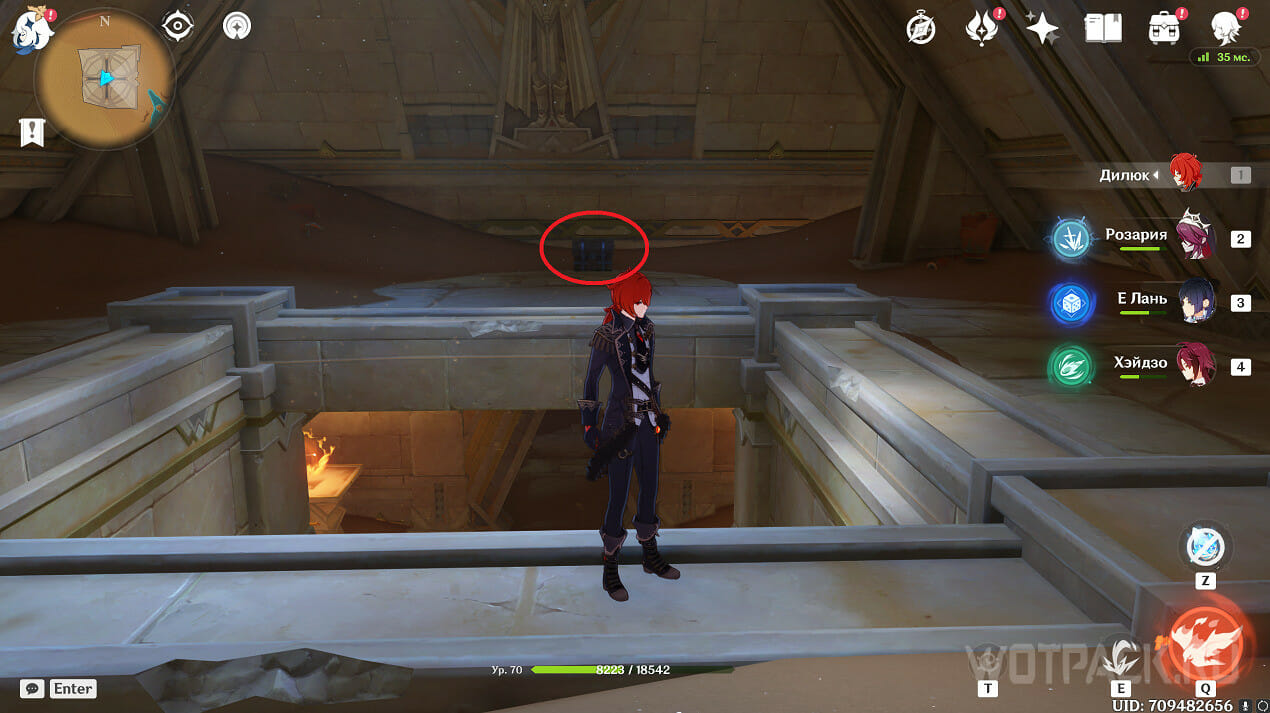The image size is (1270, 713).
Task: Open the Battle Pass winged emblem
Action: coord(981,28)
